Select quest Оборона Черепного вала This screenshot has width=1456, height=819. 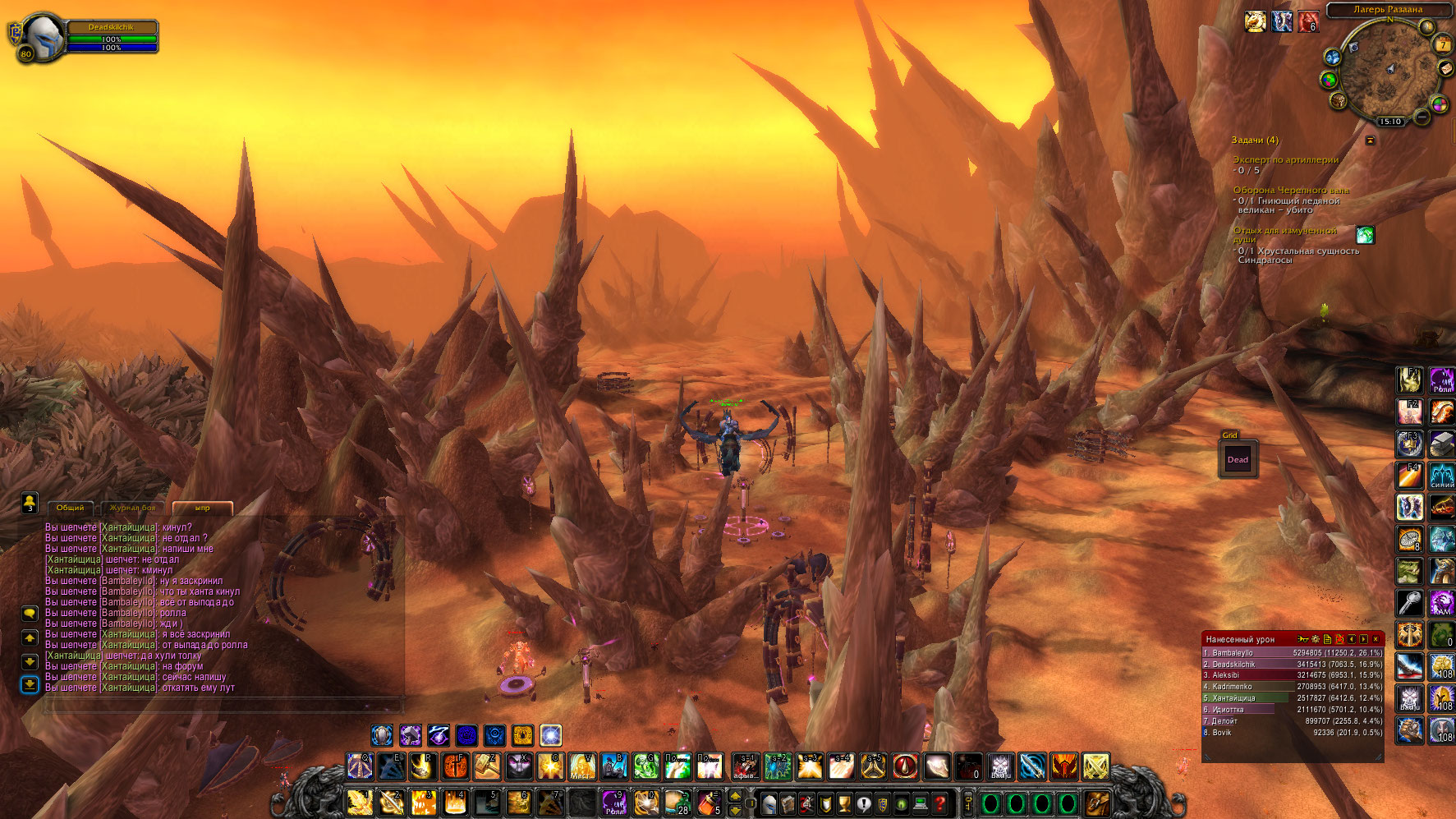pos(1290,190)
